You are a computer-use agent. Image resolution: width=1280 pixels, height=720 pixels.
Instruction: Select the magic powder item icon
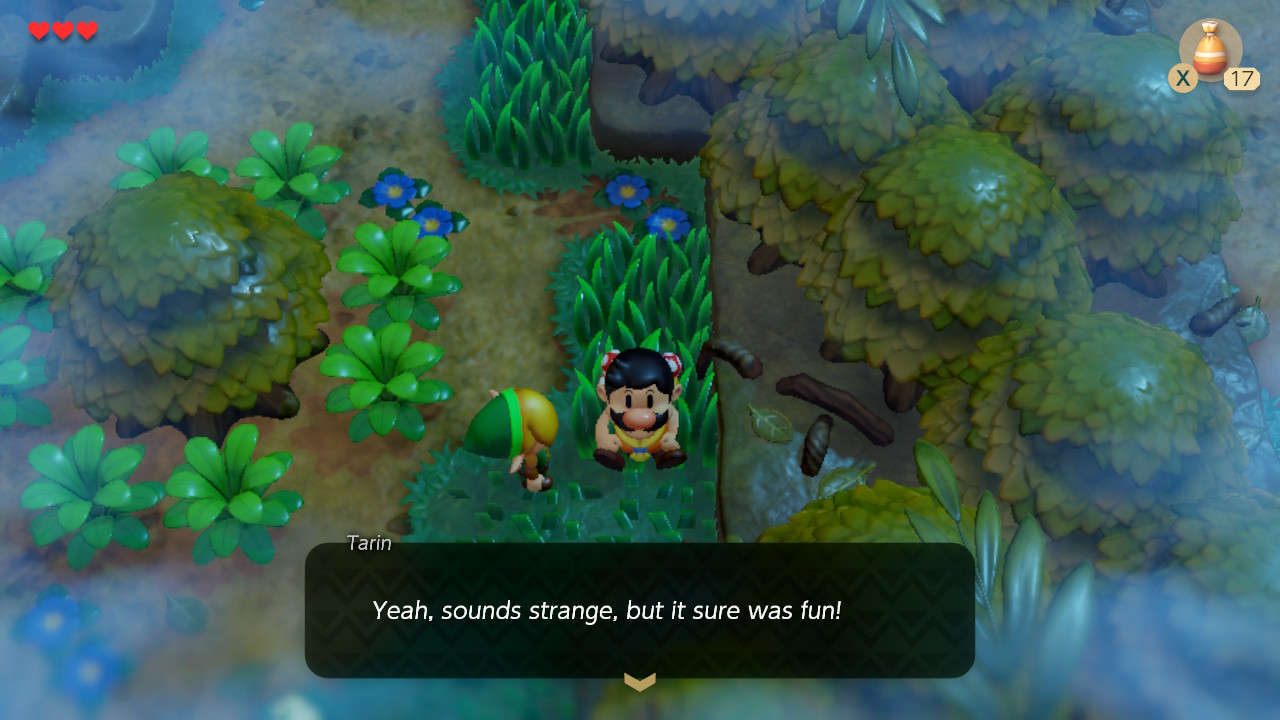(1210, 50)
